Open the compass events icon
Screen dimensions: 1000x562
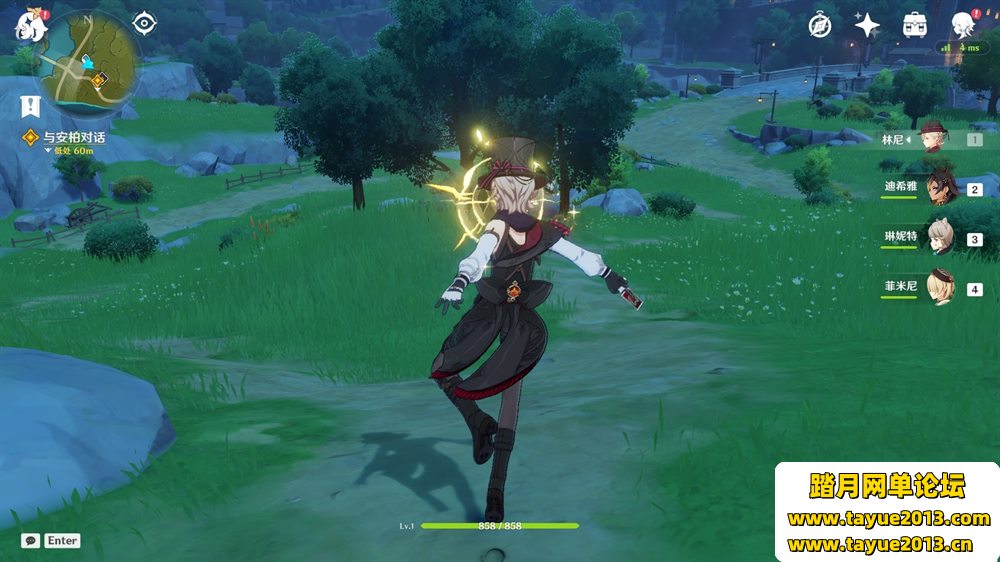[820, 25]
